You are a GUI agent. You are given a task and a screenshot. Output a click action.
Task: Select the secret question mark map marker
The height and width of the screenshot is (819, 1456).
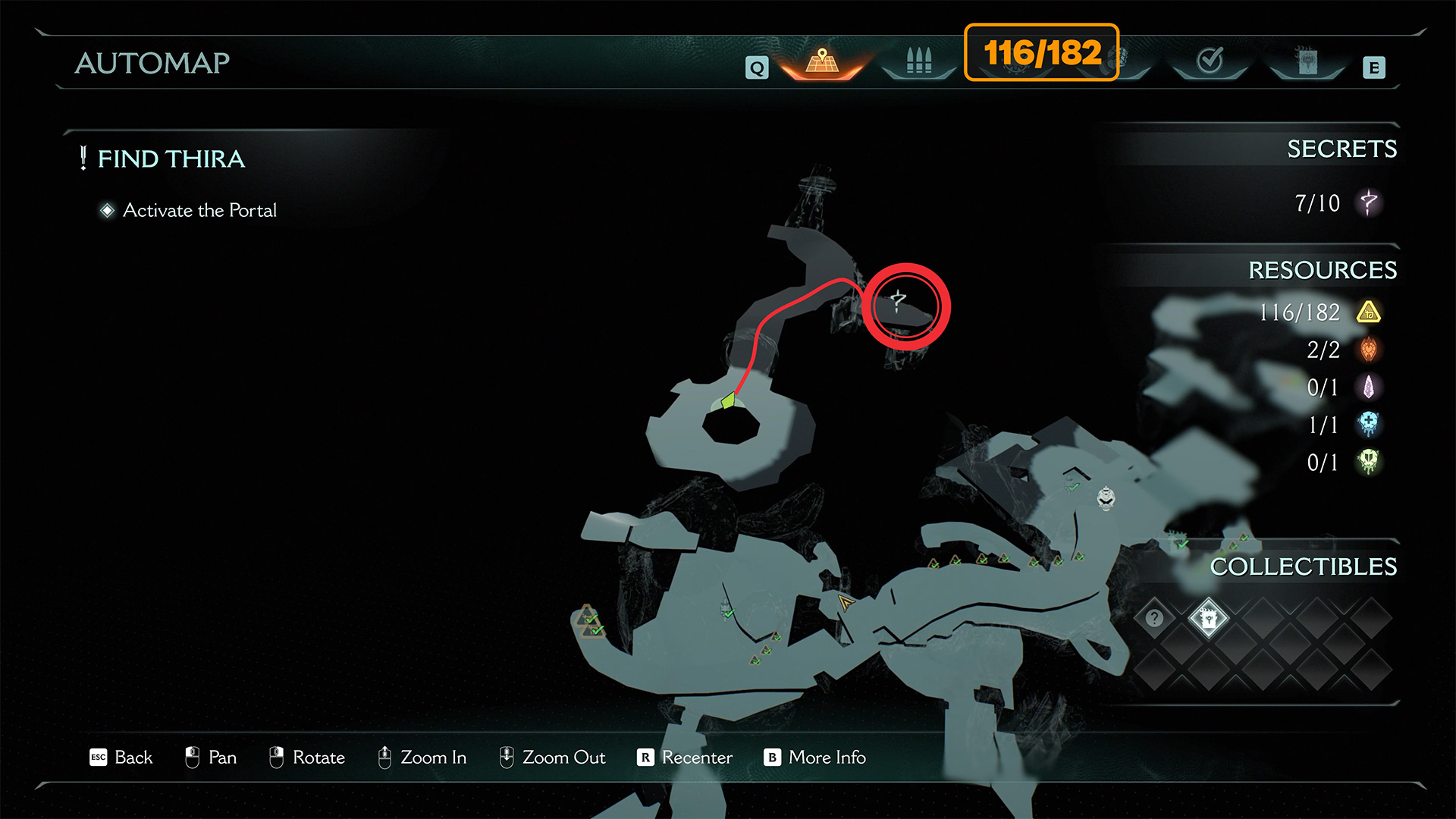coord(898,302)
